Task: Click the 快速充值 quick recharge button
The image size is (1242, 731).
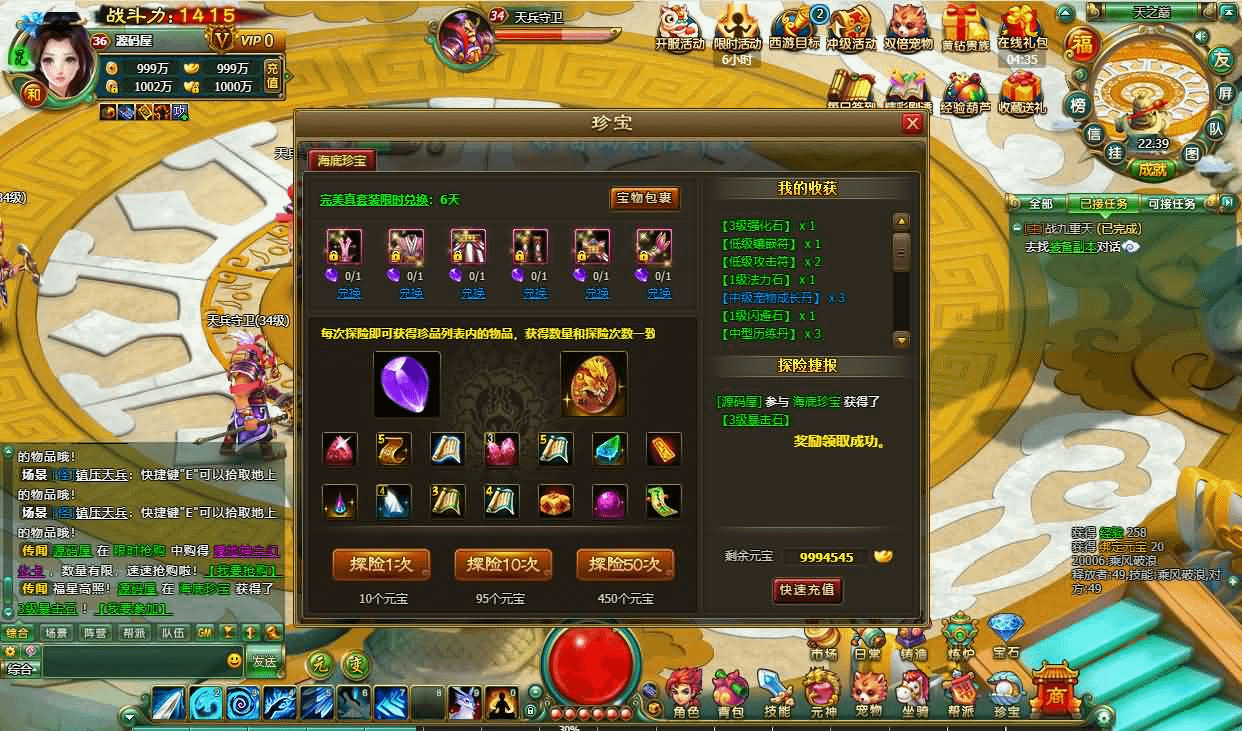Action: (x=807, y=590)
